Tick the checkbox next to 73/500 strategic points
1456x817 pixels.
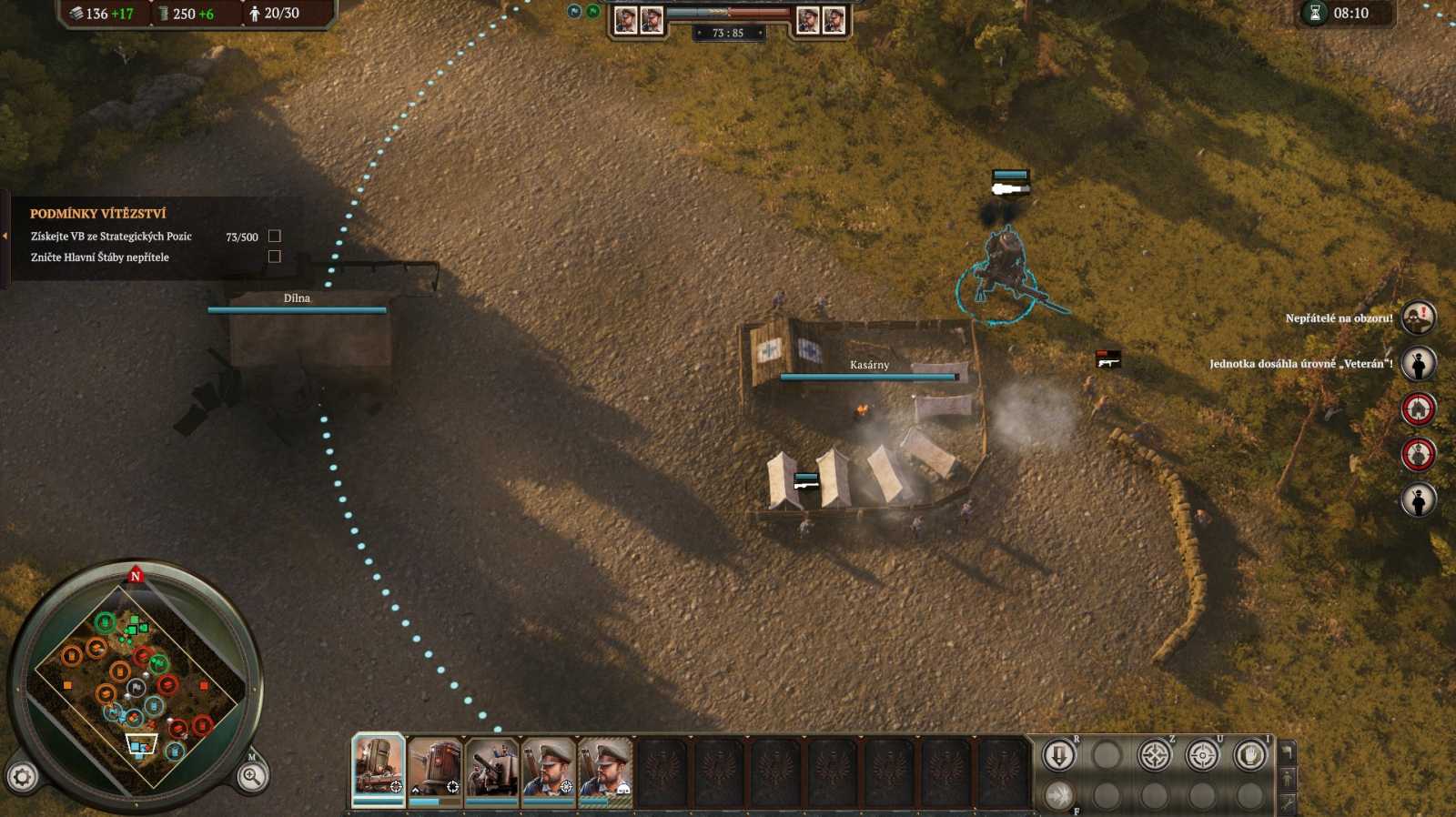(275, 235)
